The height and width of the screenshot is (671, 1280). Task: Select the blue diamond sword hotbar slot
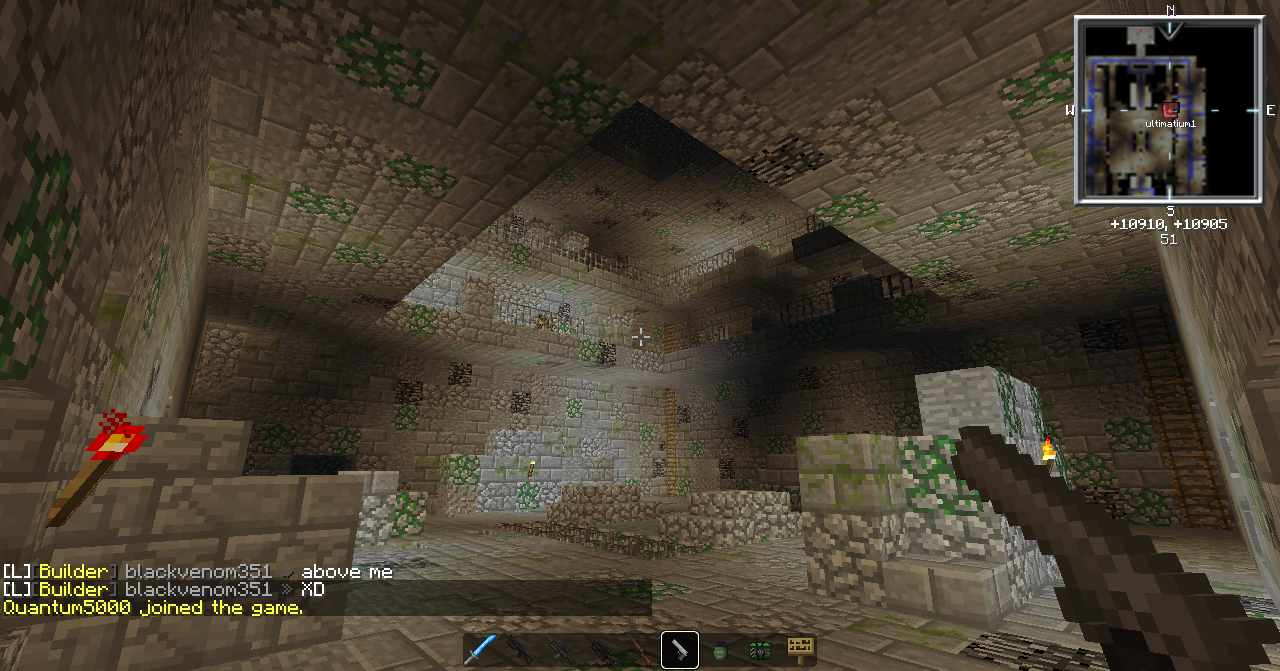(481, 650)
